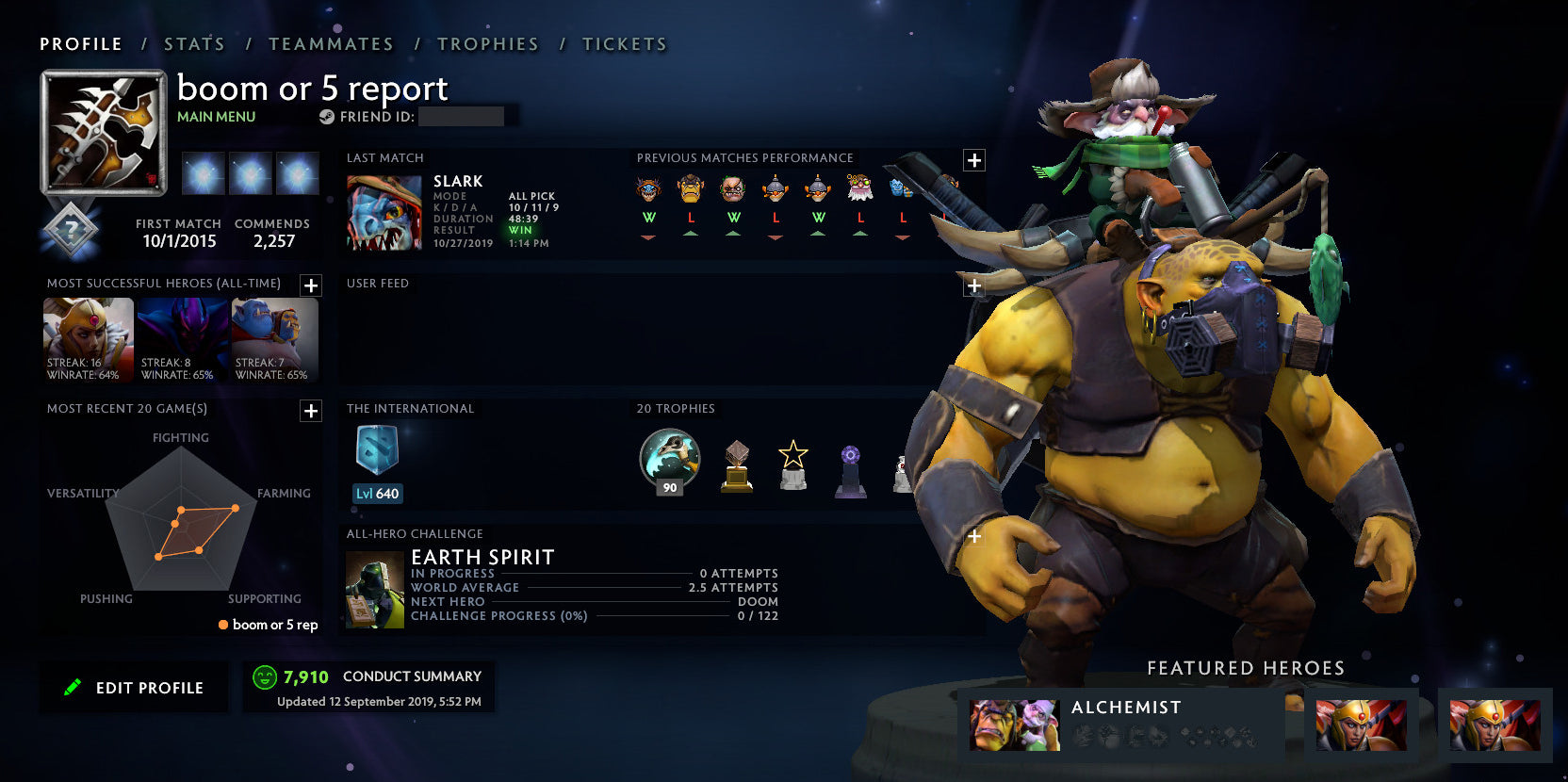Click the MAIN MENU link
The height and width of the screenshot is (782, 1568).
tap(215, 116)
